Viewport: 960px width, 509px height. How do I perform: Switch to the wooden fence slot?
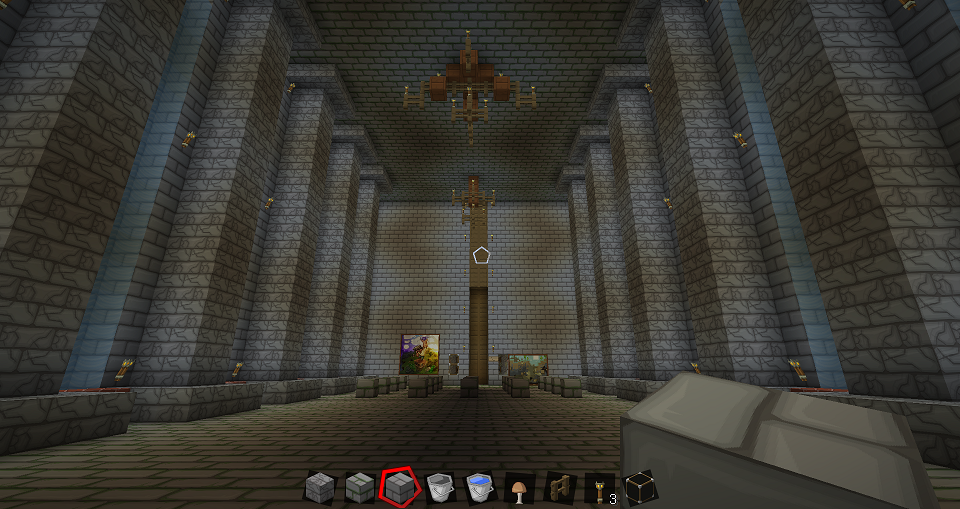[559, 488]
